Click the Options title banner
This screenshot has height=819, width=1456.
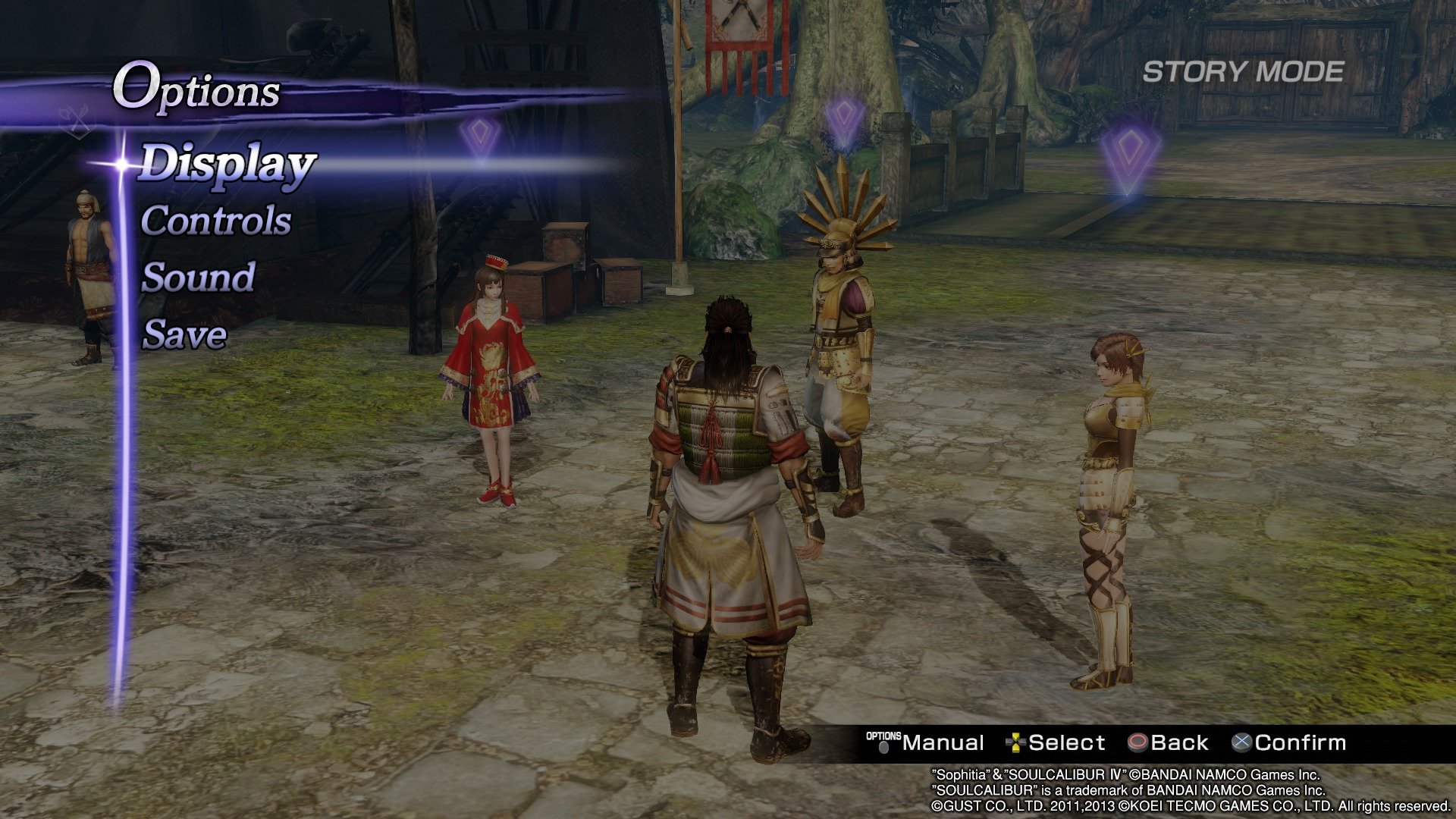pos(196,91)
